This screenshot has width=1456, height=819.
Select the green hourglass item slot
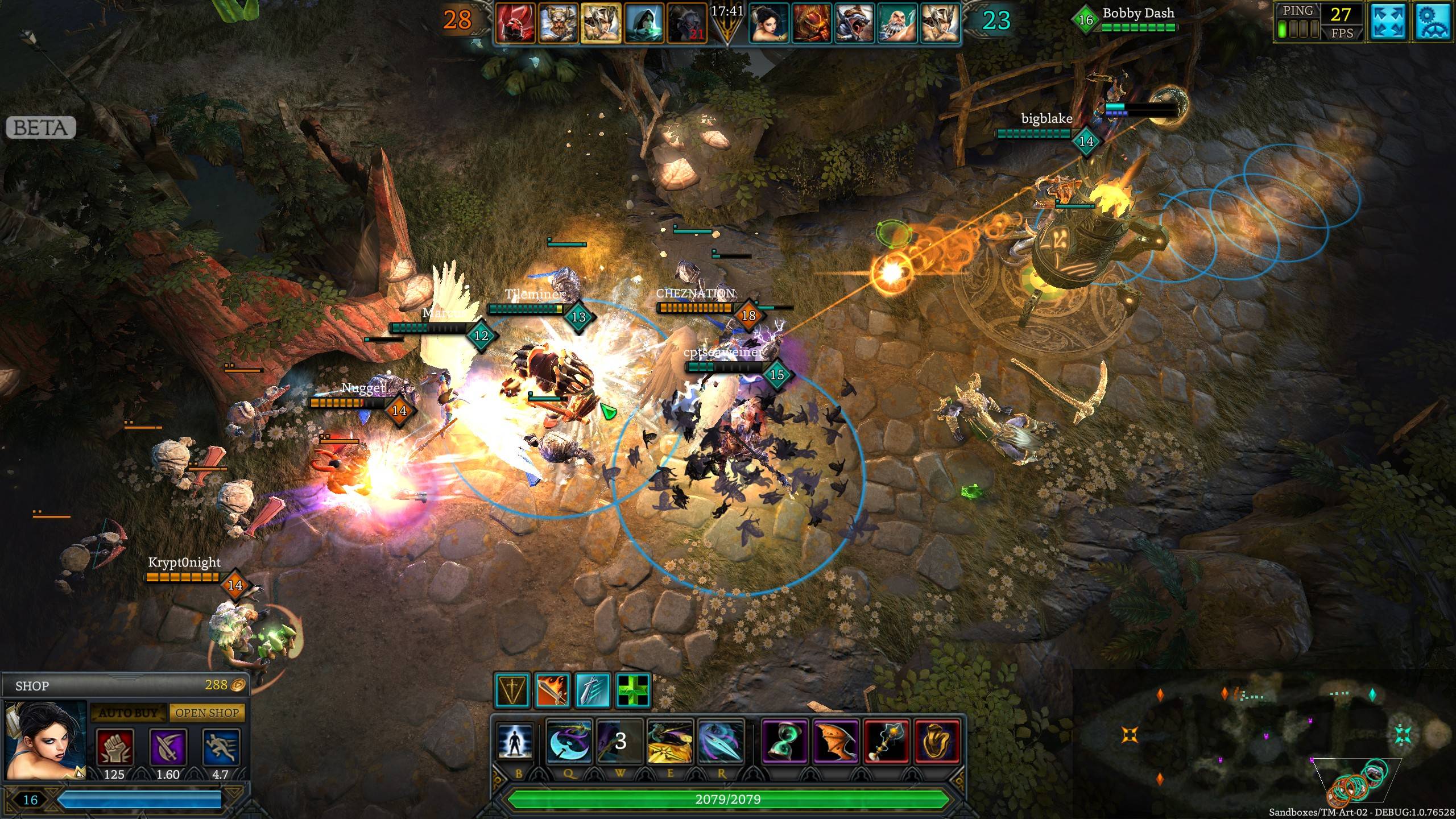point(784,741)
